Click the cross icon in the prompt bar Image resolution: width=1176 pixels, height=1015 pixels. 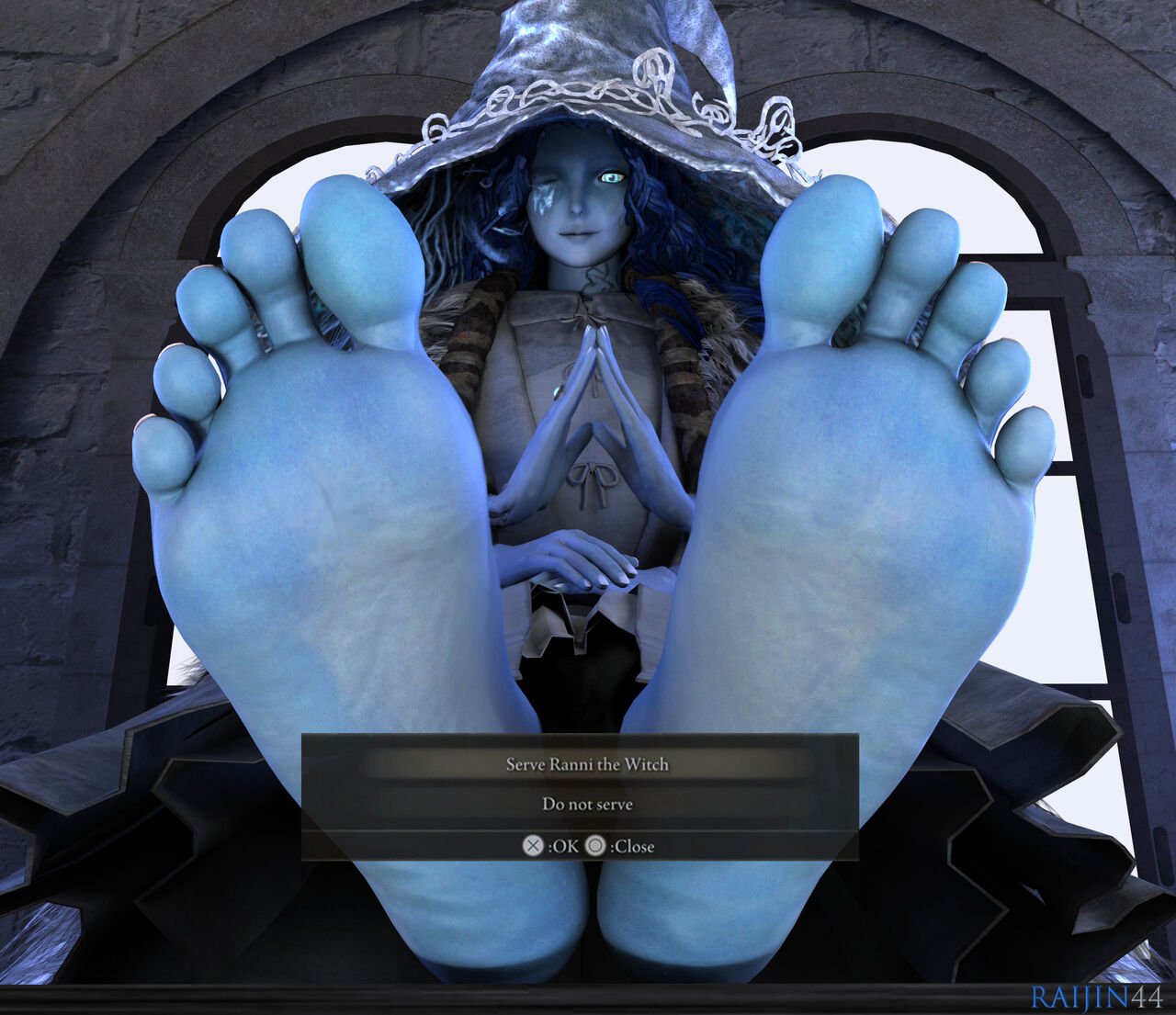click(533, 845)
